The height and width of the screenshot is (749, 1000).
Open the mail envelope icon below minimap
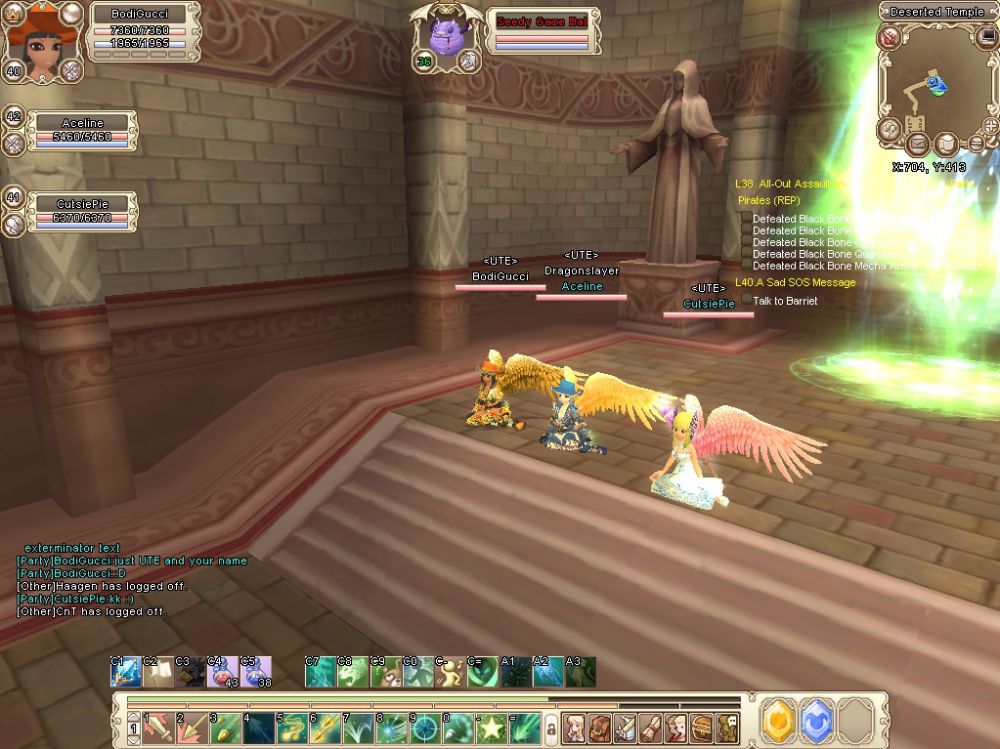pyautogui.click(x=917, y=143)
